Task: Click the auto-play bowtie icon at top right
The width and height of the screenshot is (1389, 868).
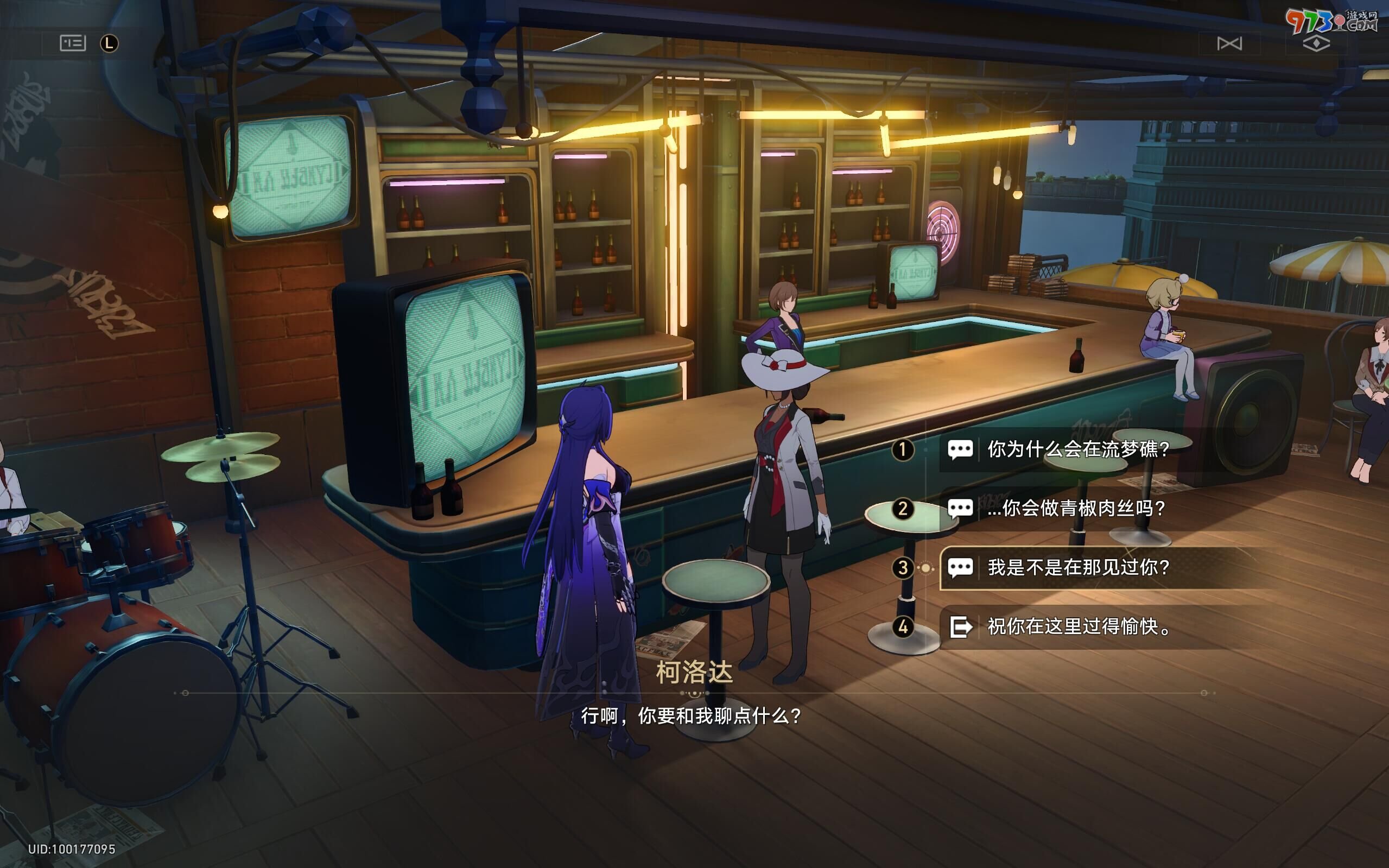Action: [1230, 43]
